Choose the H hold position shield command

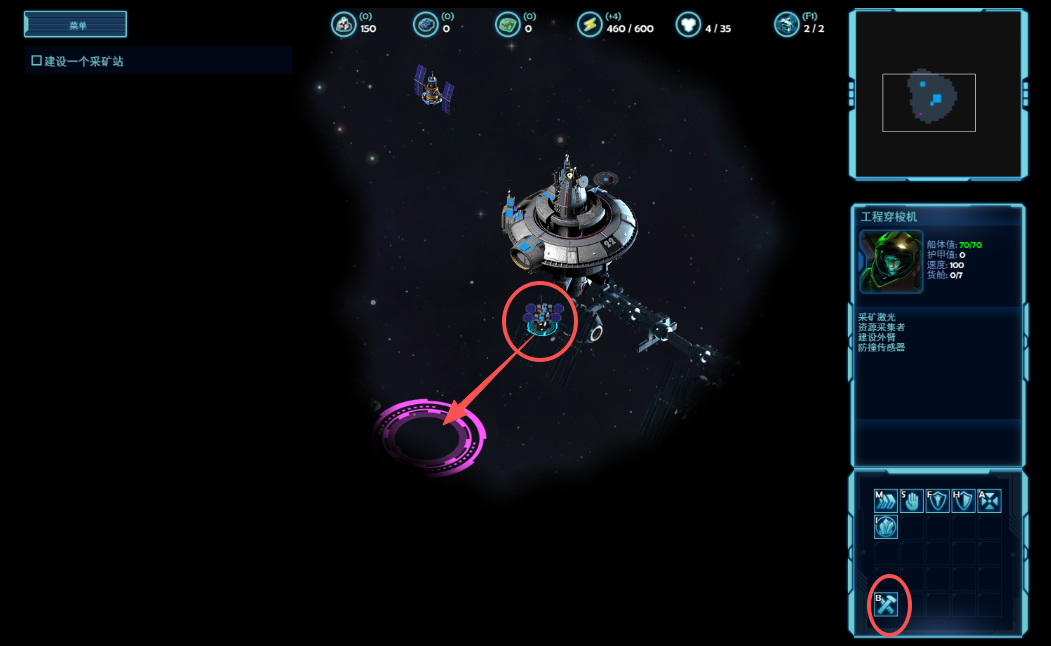coord(963,500)
